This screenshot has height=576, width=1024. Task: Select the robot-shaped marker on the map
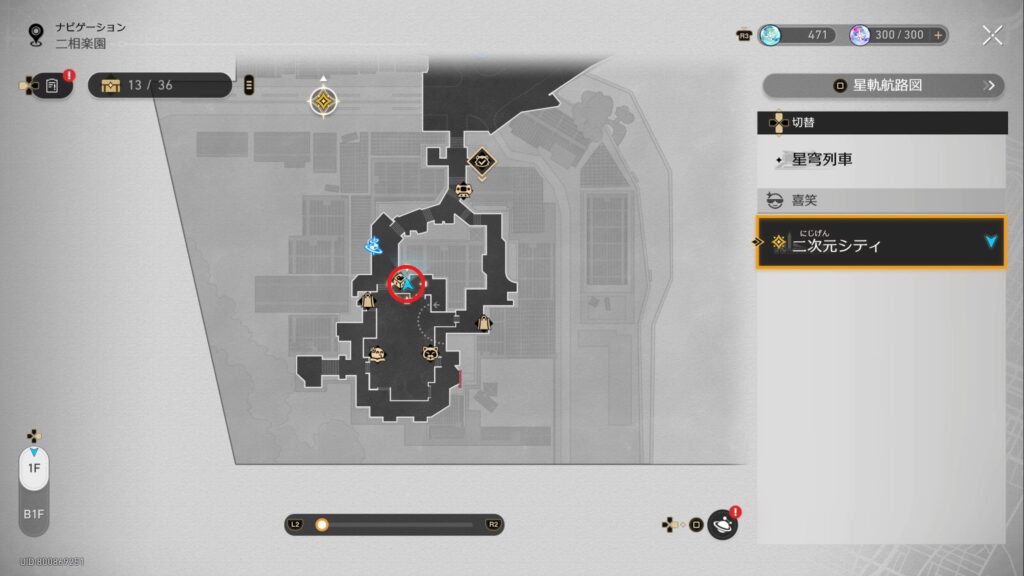[462, 191]
